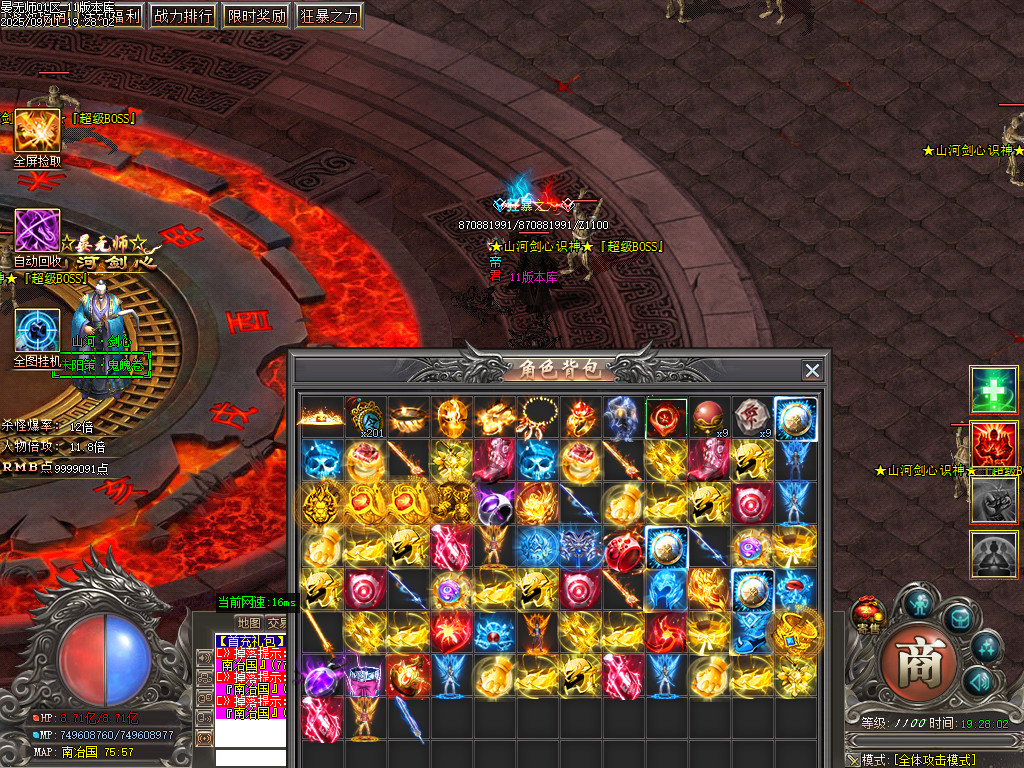Viewport: 1024px width, 768px height.
Task: Use the grey fist skill icon
Action: pos(993,500)
